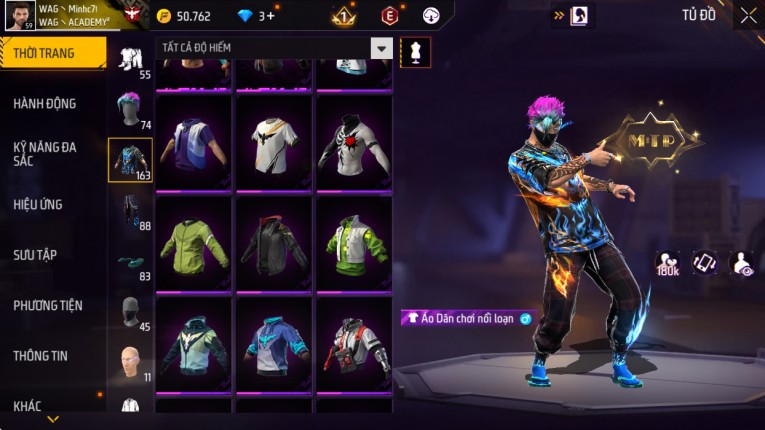The image size is (765, 430).
Task: Open the Sưu Tập section
Action: click(x=35, y=254)
